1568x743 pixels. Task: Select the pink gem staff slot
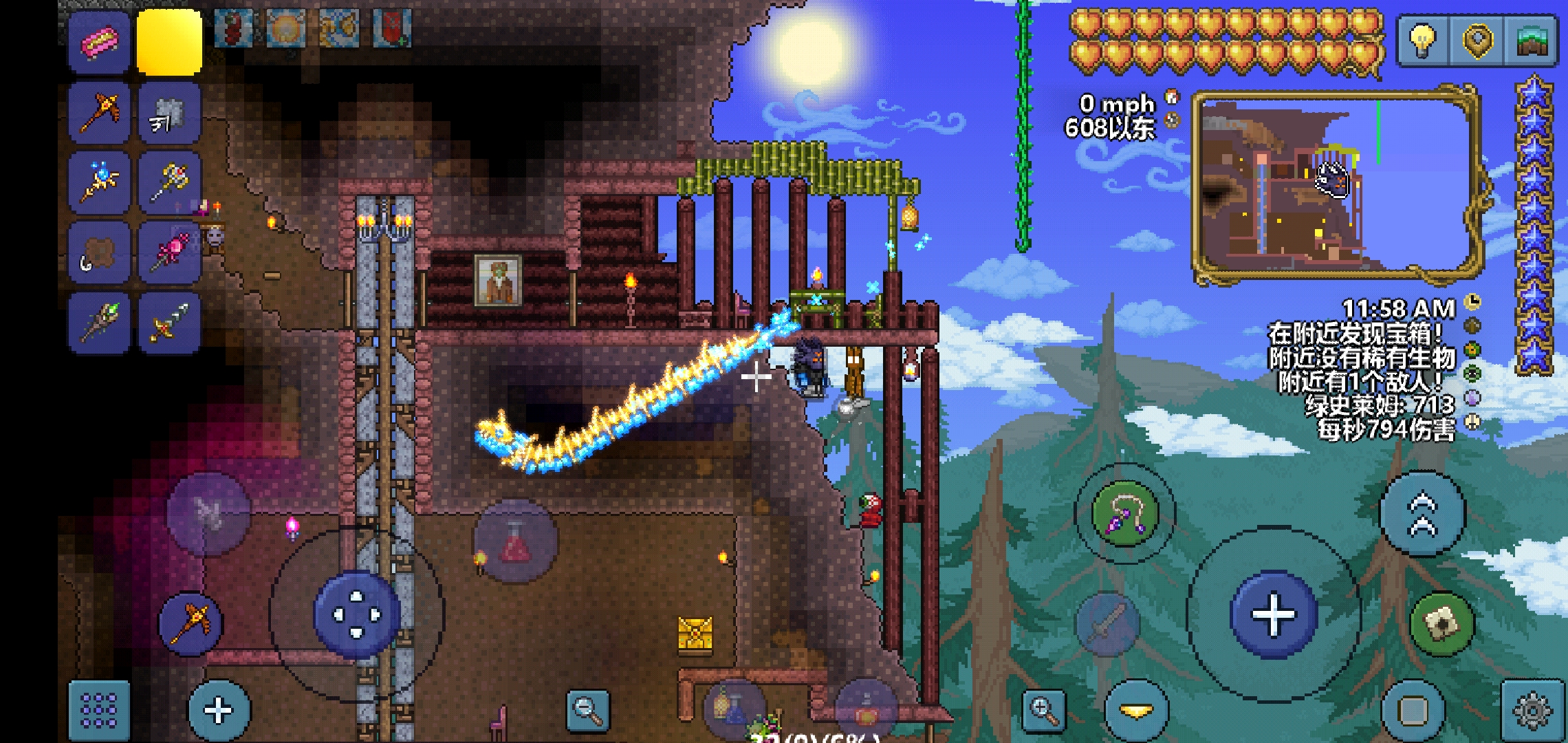point(169,252)
